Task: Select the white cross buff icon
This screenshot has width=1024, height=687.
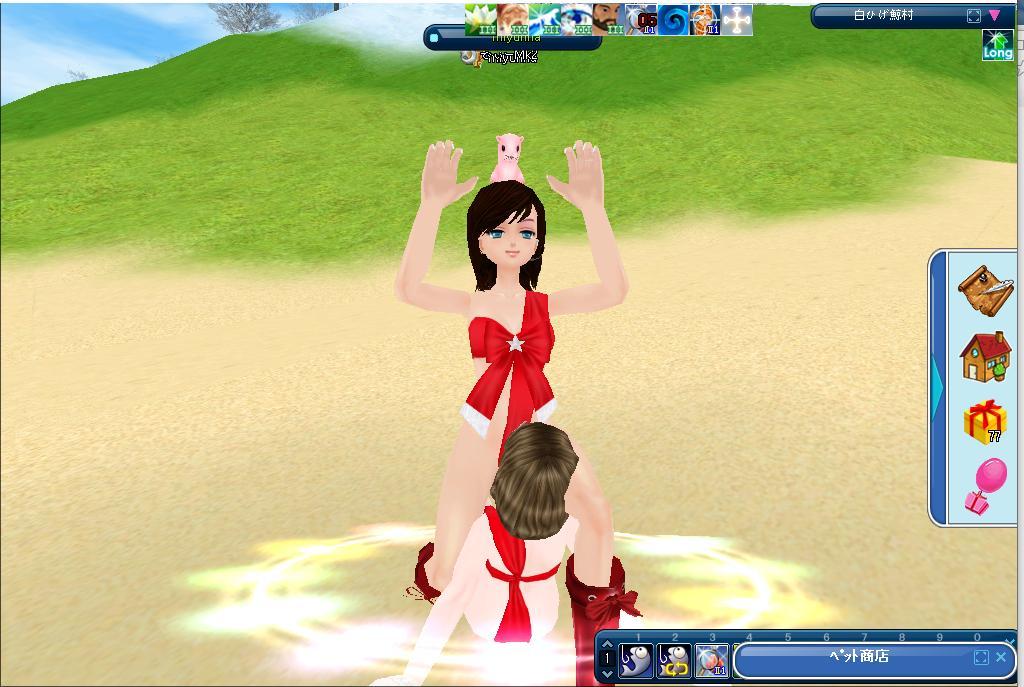Action: 737,19
